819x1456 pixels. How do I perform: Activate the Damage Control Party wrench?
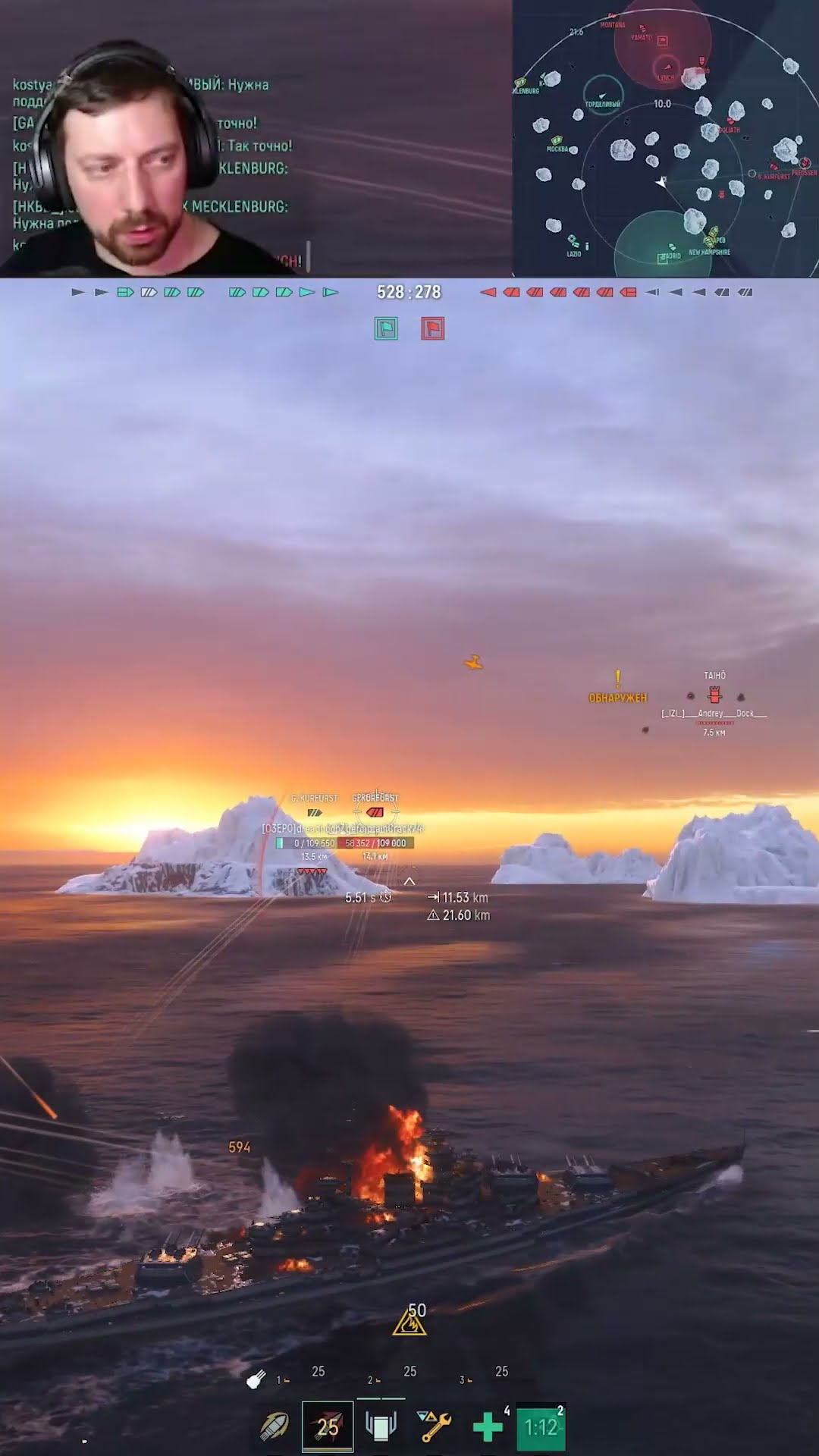(435, 1427)
